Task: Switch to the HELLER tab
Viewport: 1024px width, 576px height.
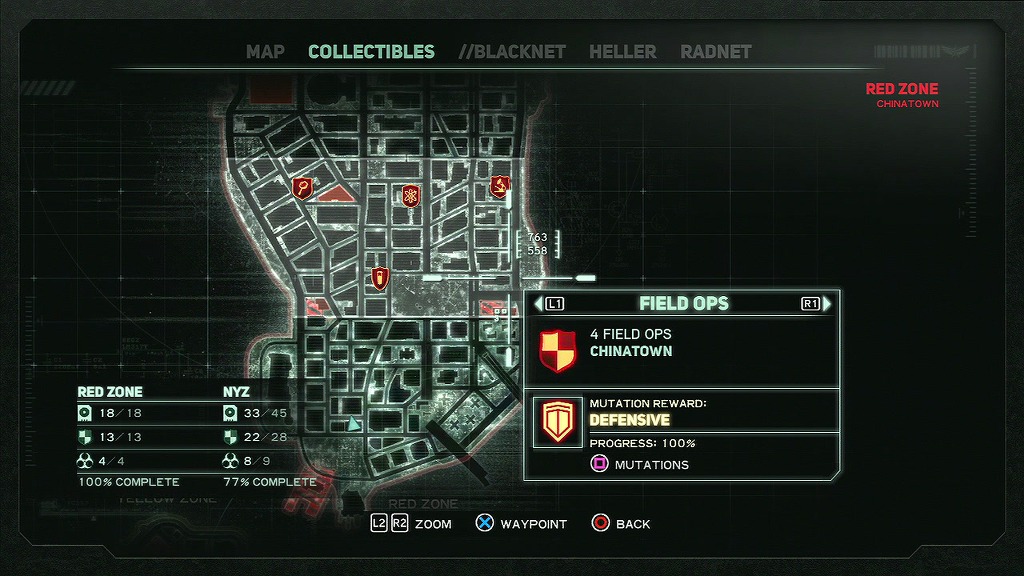Action: (622, 52)
